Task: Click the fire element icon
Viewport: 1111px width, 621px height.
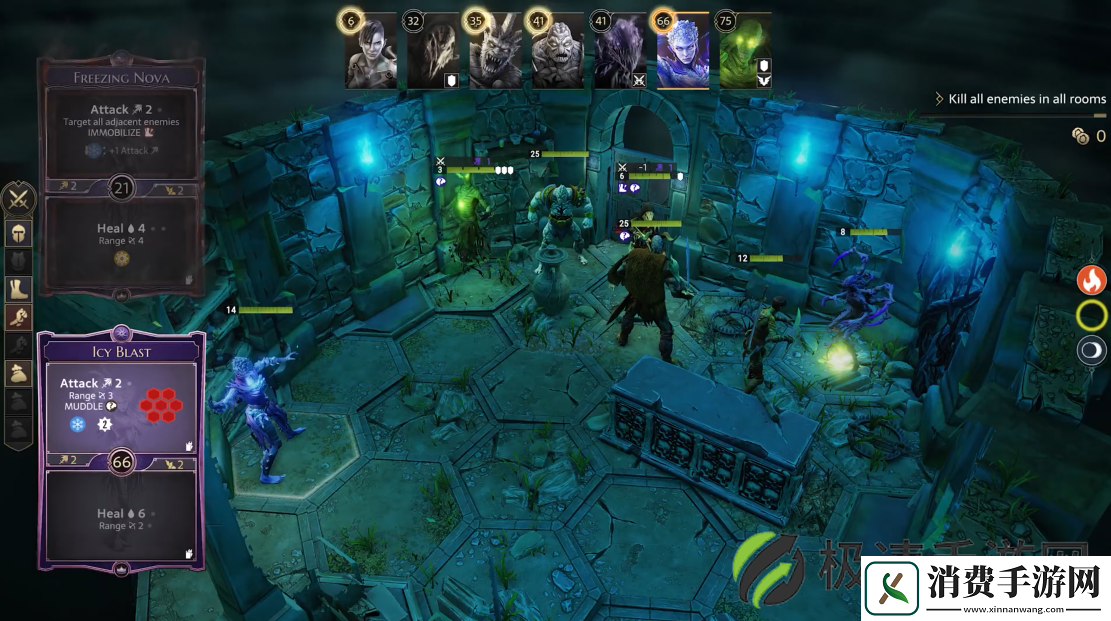Action: coord(1091,280)
